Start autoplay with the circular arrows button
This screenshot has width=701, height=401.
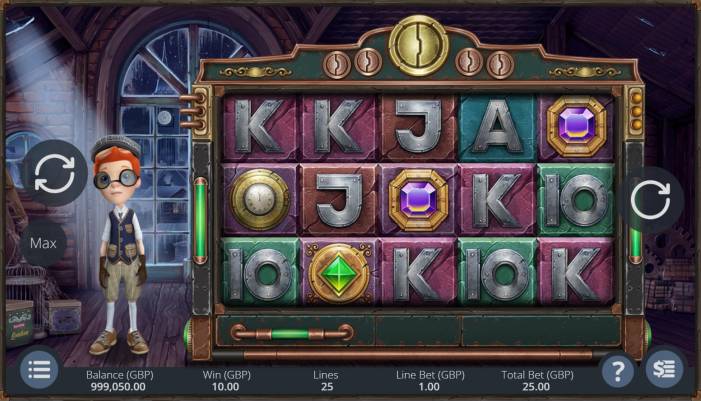point(54,174)
